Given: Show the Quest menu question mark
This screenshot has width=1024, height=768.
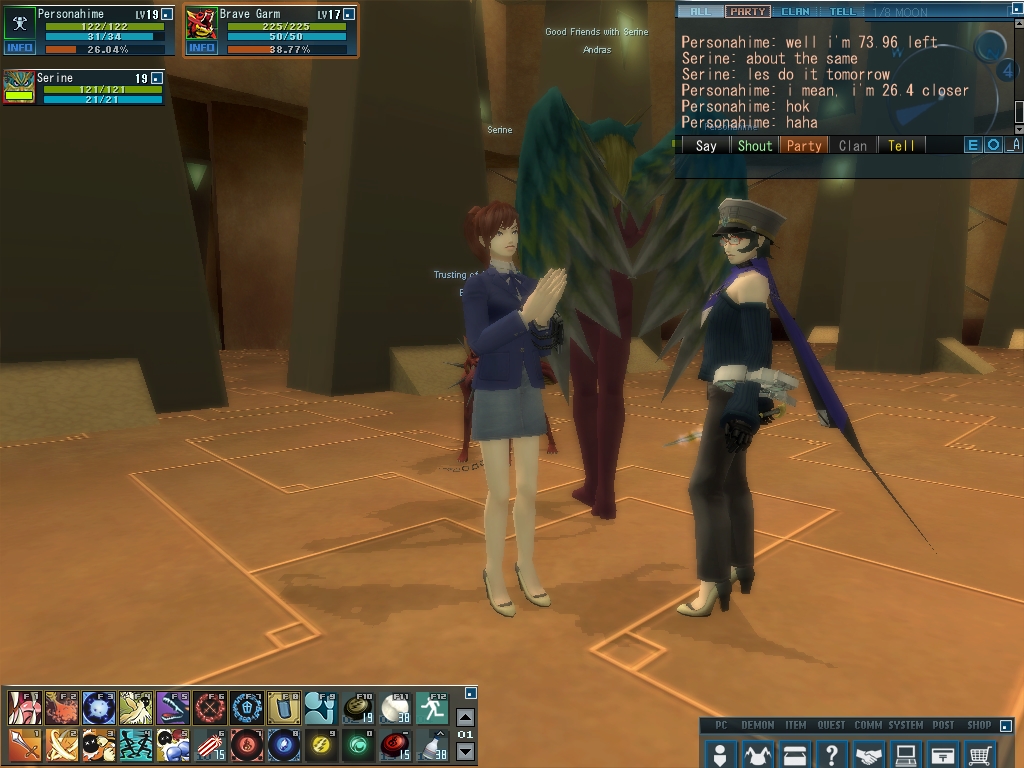Looking at the screenshot, I should pos(832,752).
